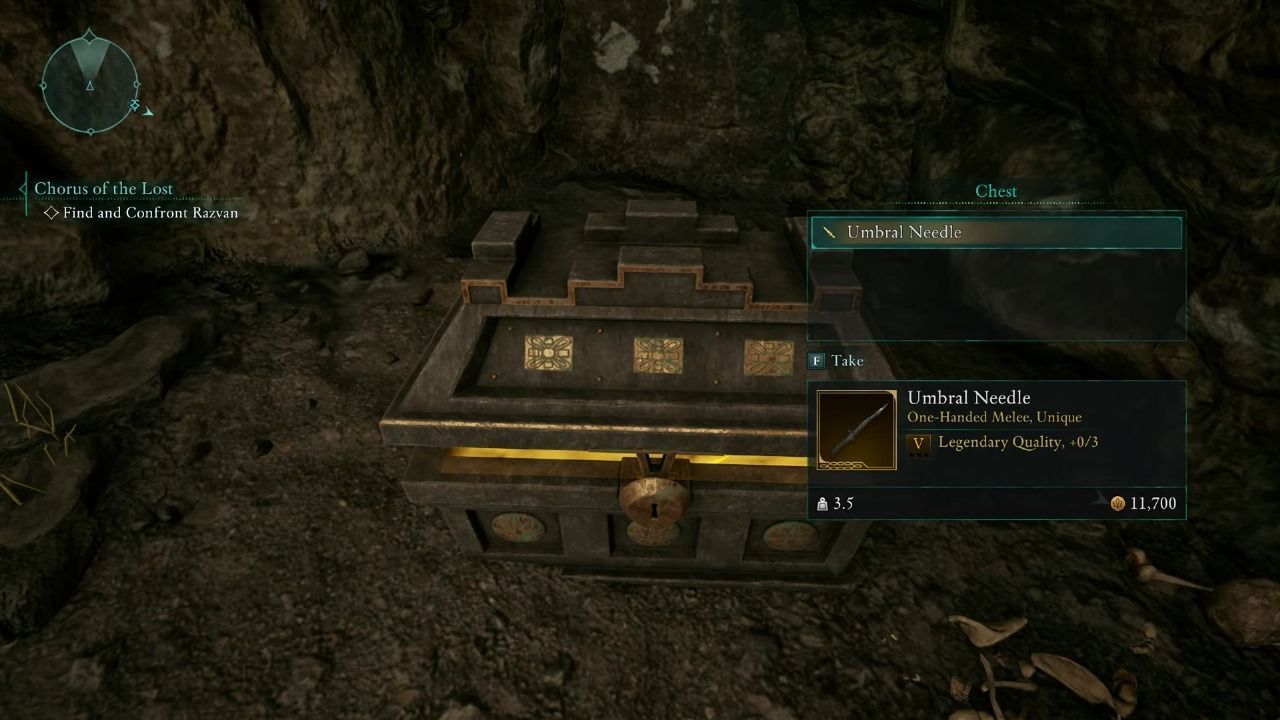Click the weight scale icon showing 3.5

822,503
